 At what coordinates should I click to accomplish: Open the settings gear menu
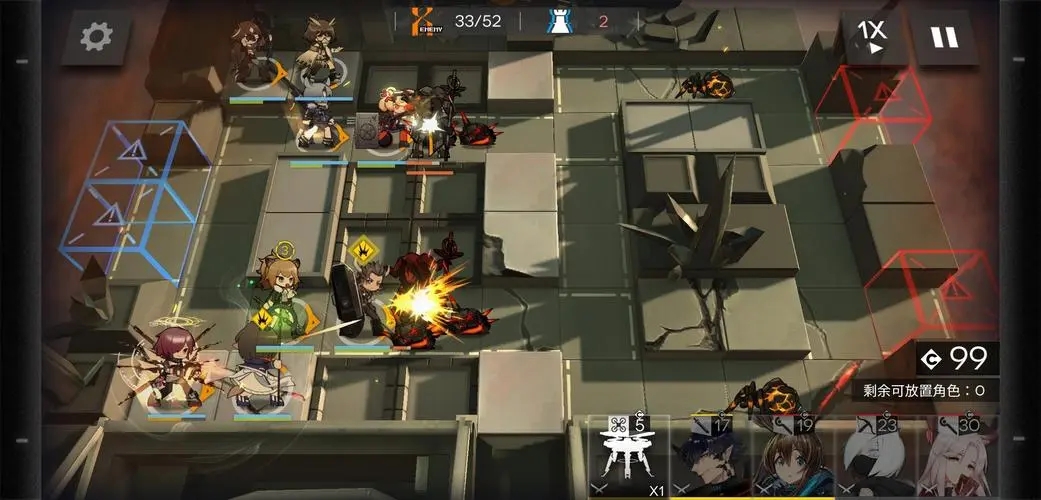click(96, 37)
